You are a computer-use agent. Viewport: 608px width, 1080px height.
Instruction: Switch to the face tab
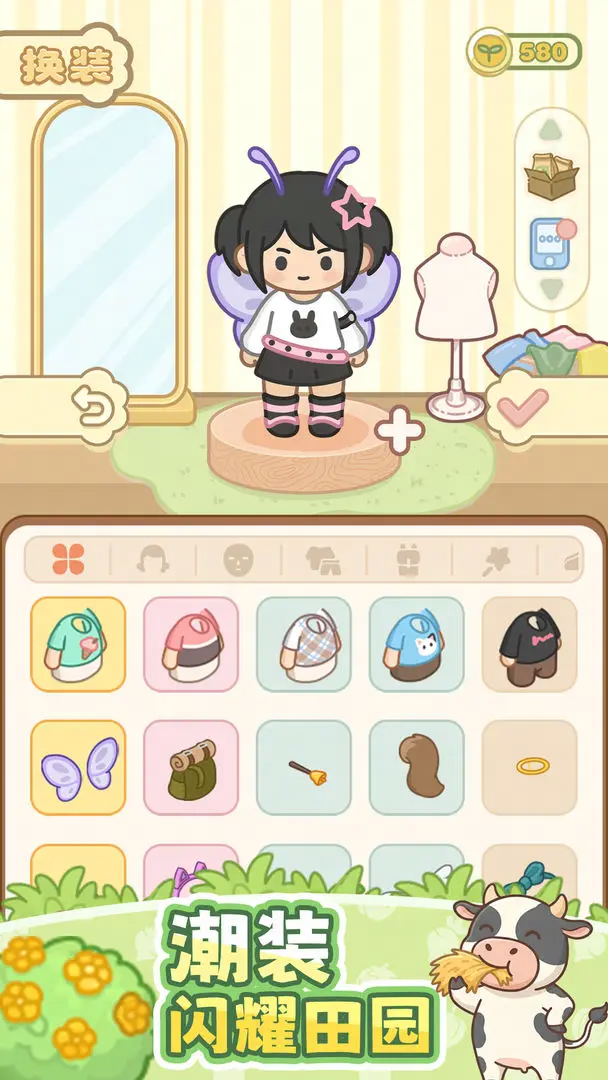238,560
